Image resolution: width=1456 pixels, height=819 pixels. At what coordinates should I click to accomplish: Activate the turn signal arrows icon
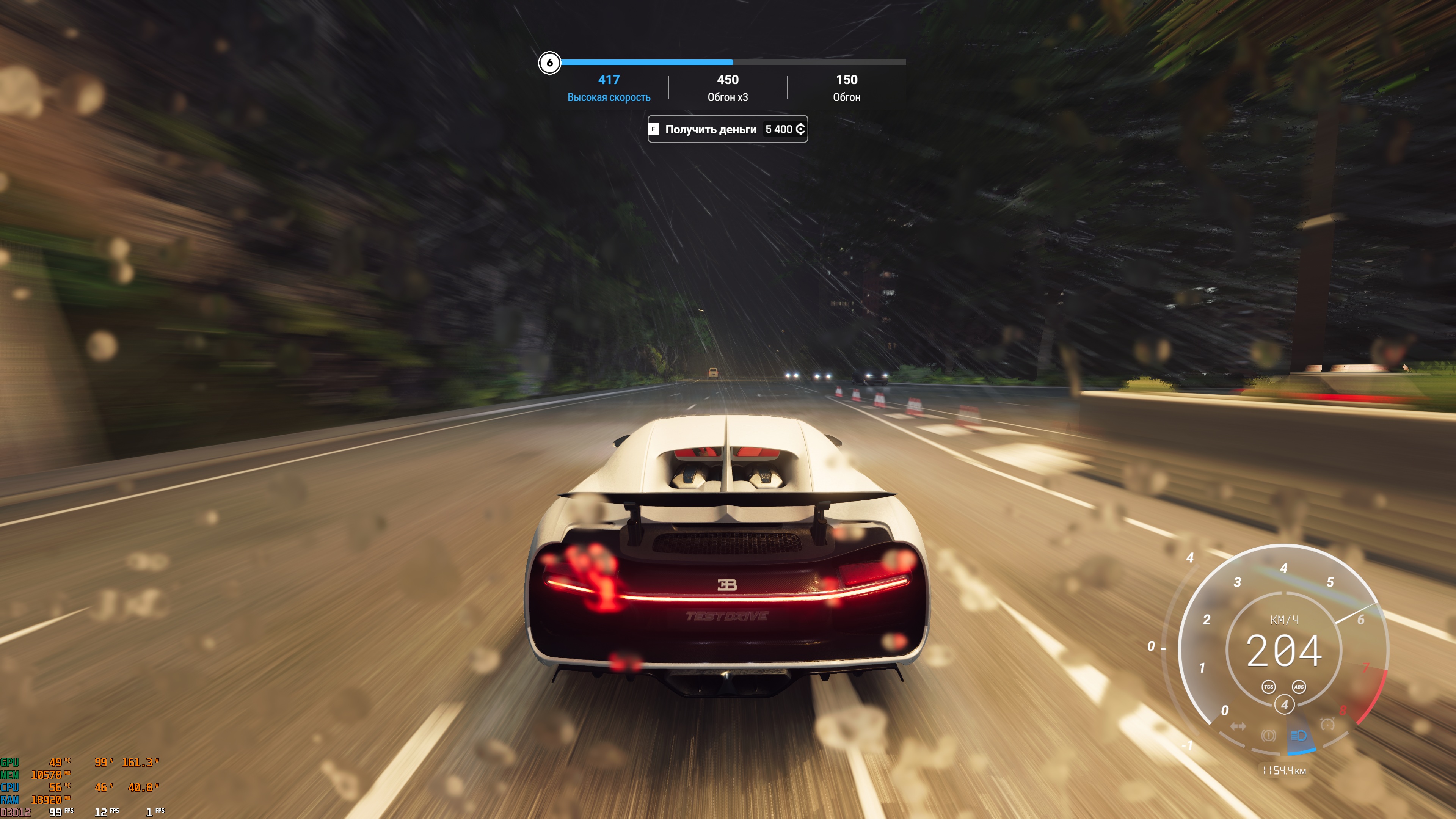[1238, 726]
